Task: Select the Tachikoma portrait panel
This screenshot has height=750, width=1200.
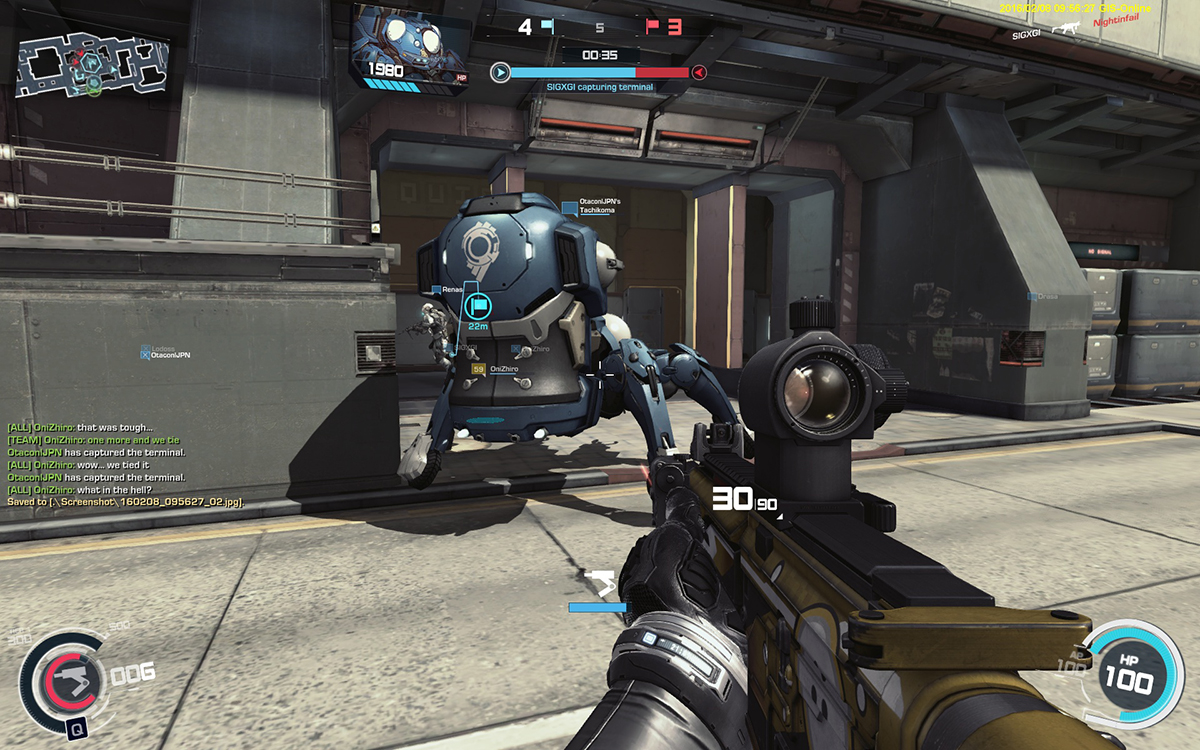Action: [411, 45]
